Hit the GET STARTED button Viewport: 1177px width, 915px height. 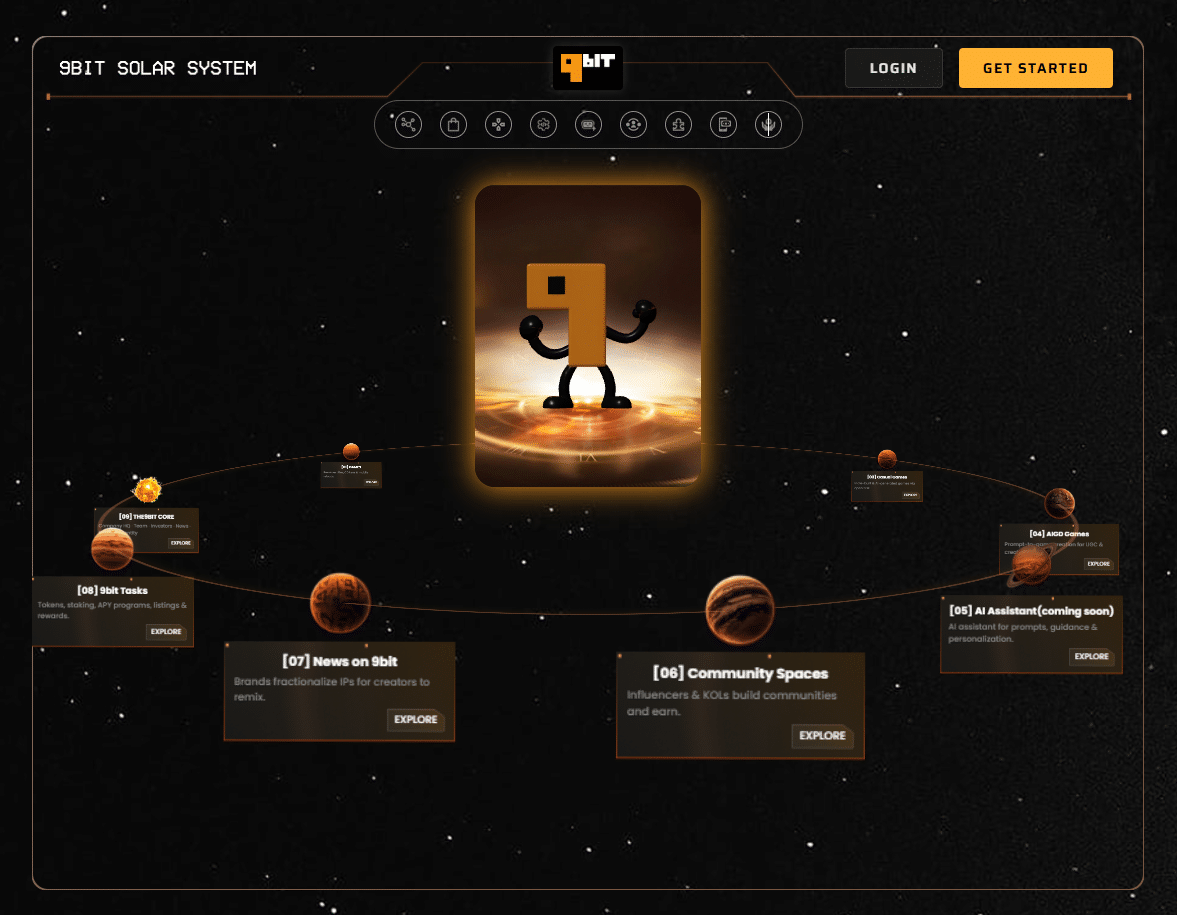[x=1035, y=68]
